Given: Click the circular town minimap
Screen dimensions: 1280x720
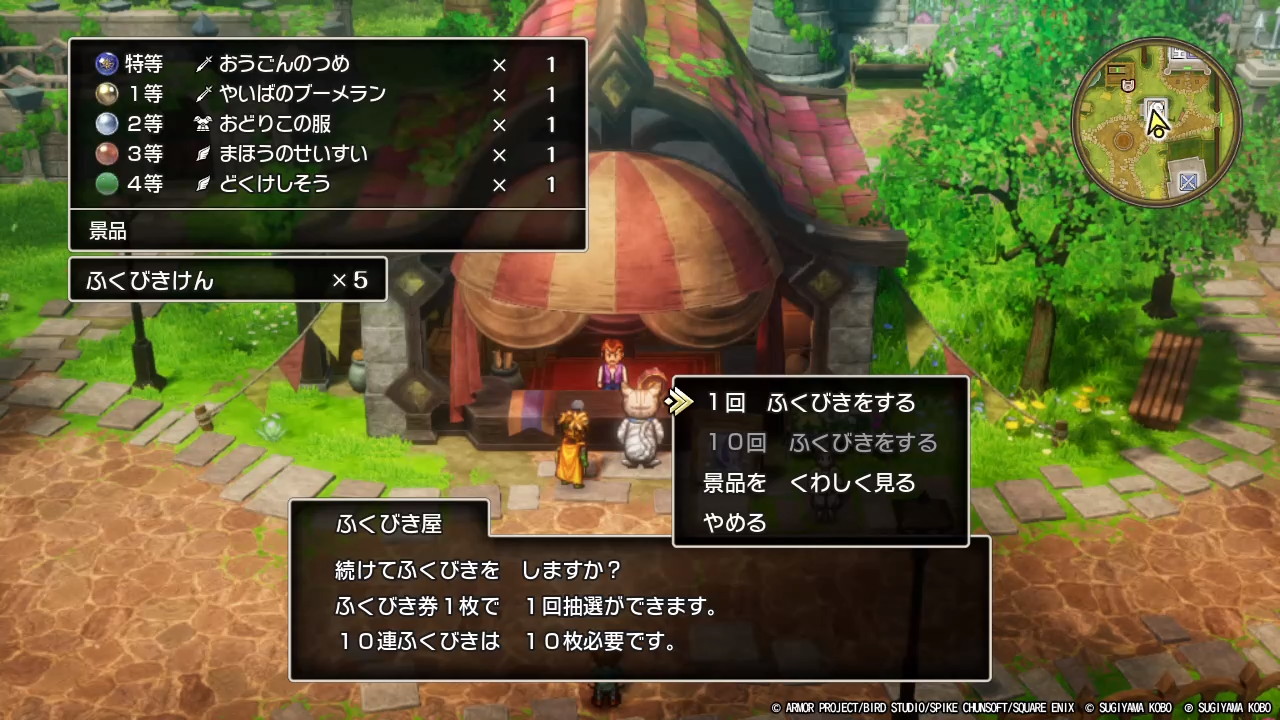Looking at the screenshot, I should [1156, 124].
